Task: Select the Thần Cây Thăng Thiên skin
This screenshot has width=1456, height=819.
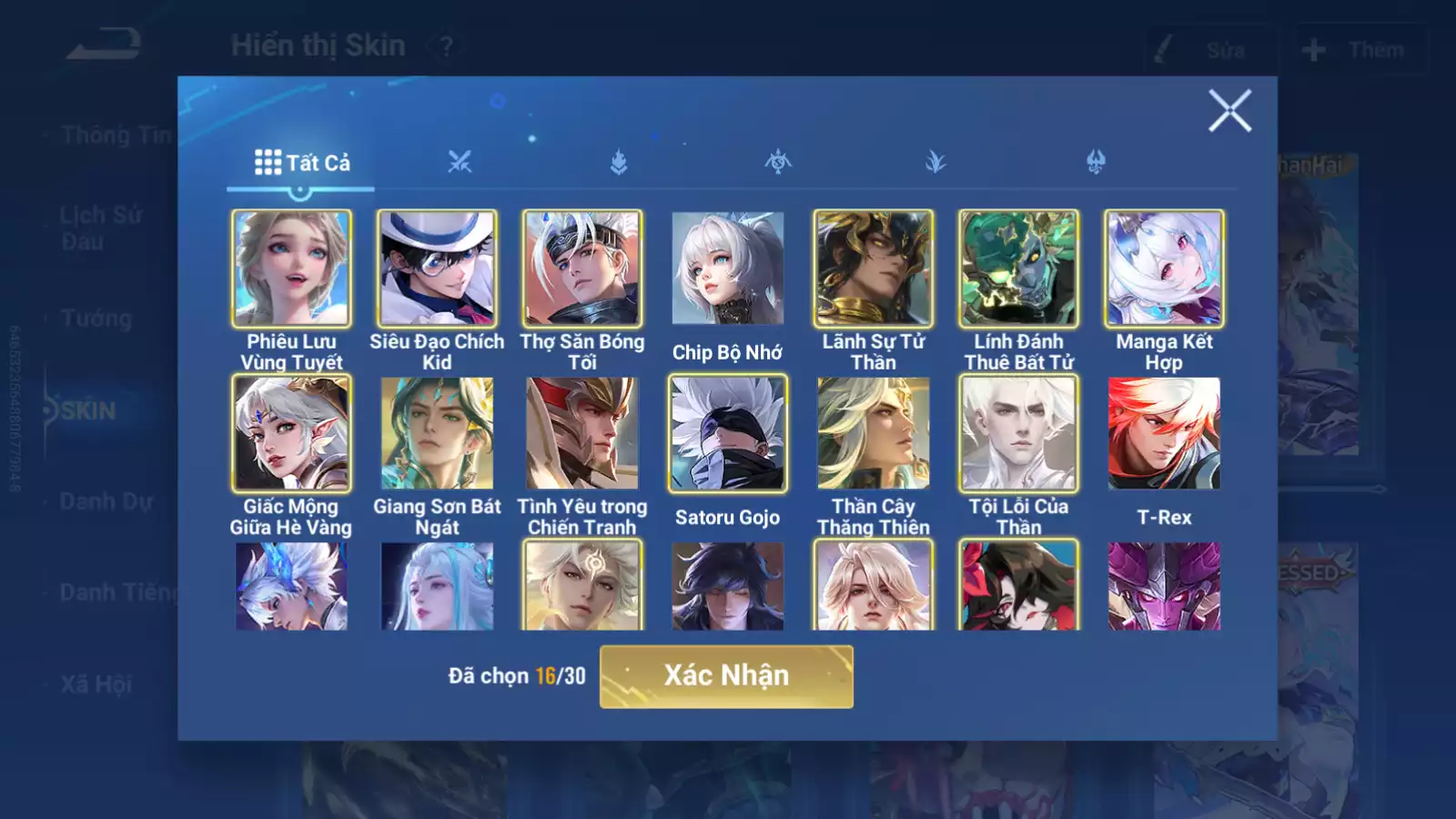Action: (873, 433)
